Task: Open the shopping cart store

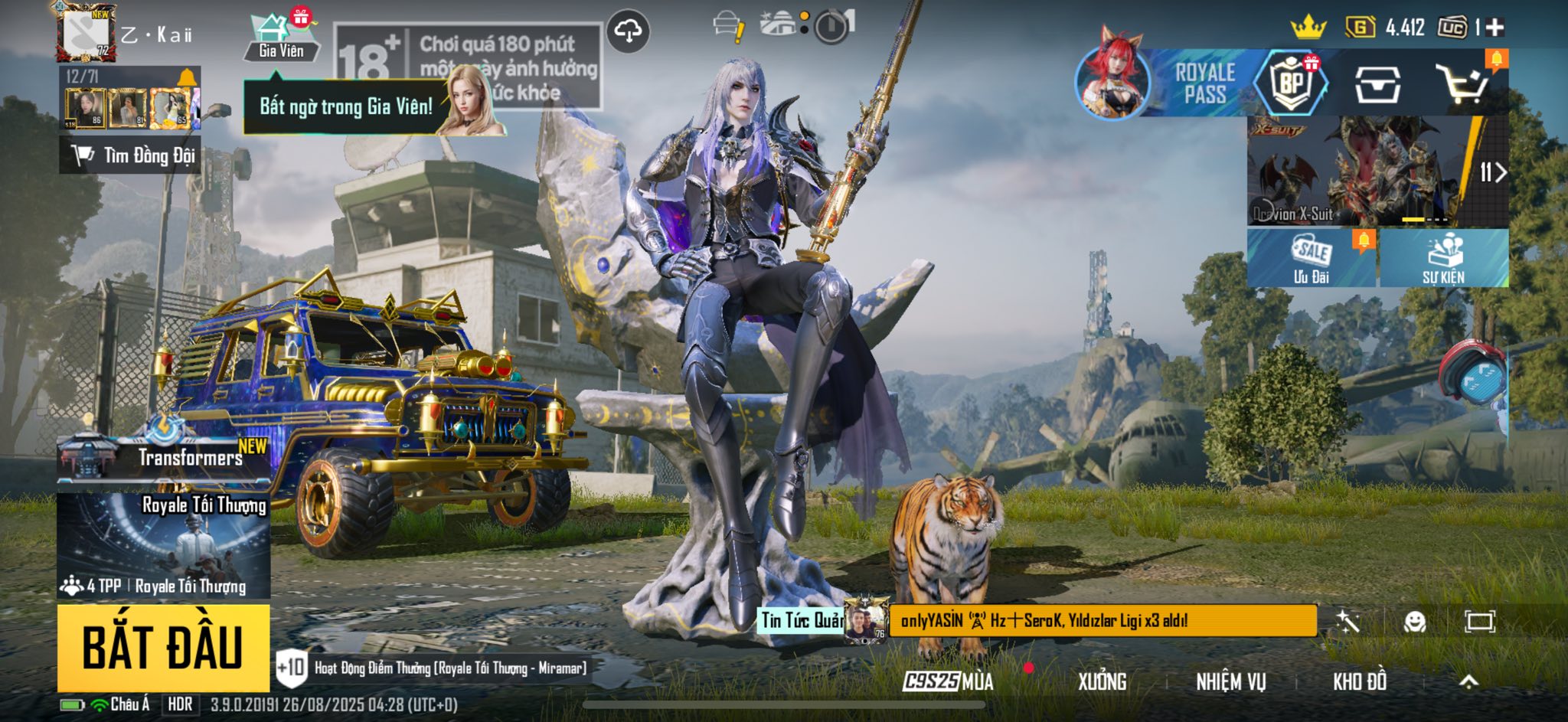Action: click(x=1462, y=83)
